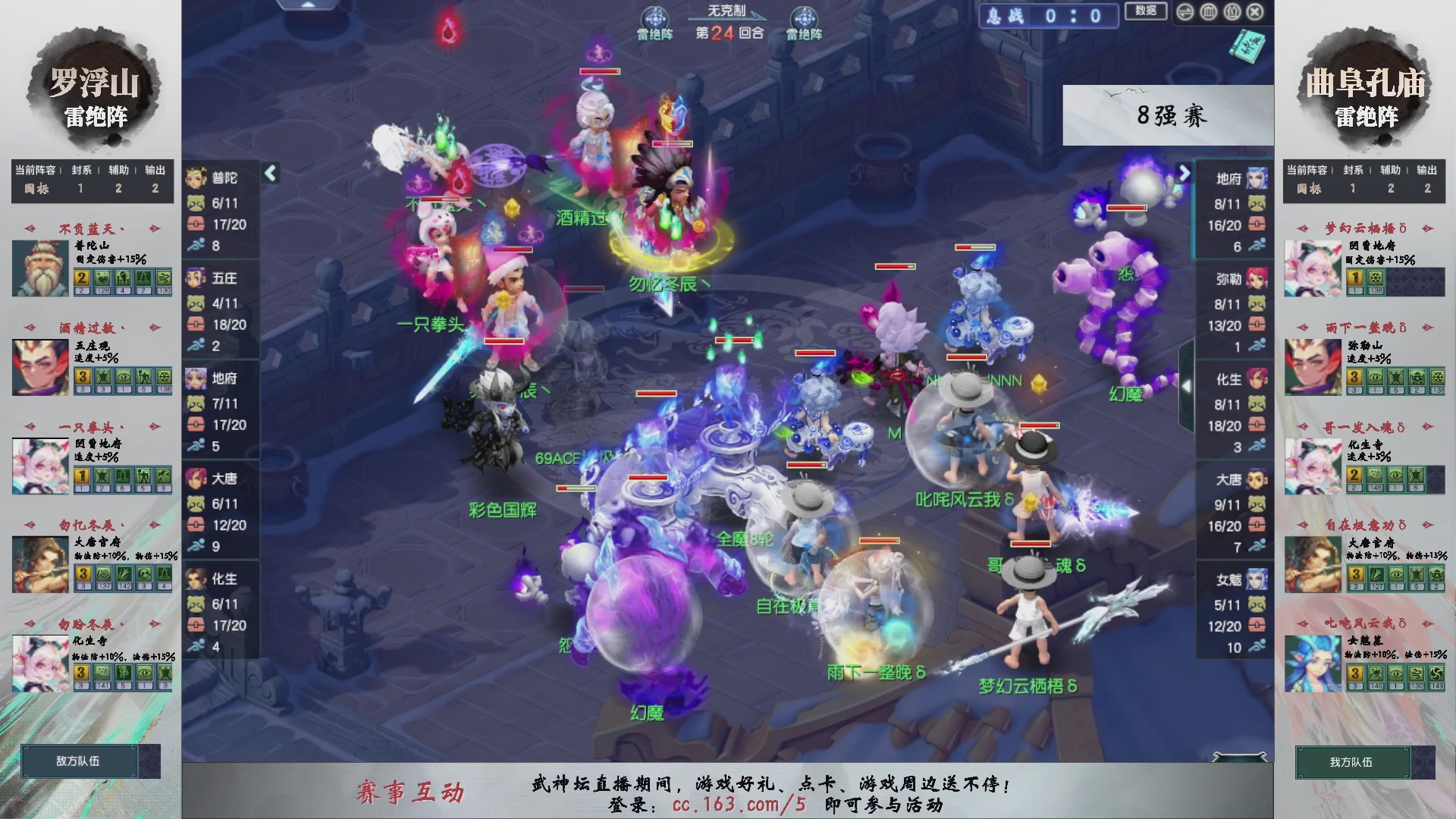Toggle the camera circular icon near top right
Viewport: 1456px width, 819px height.
[x=1232, y=12]
